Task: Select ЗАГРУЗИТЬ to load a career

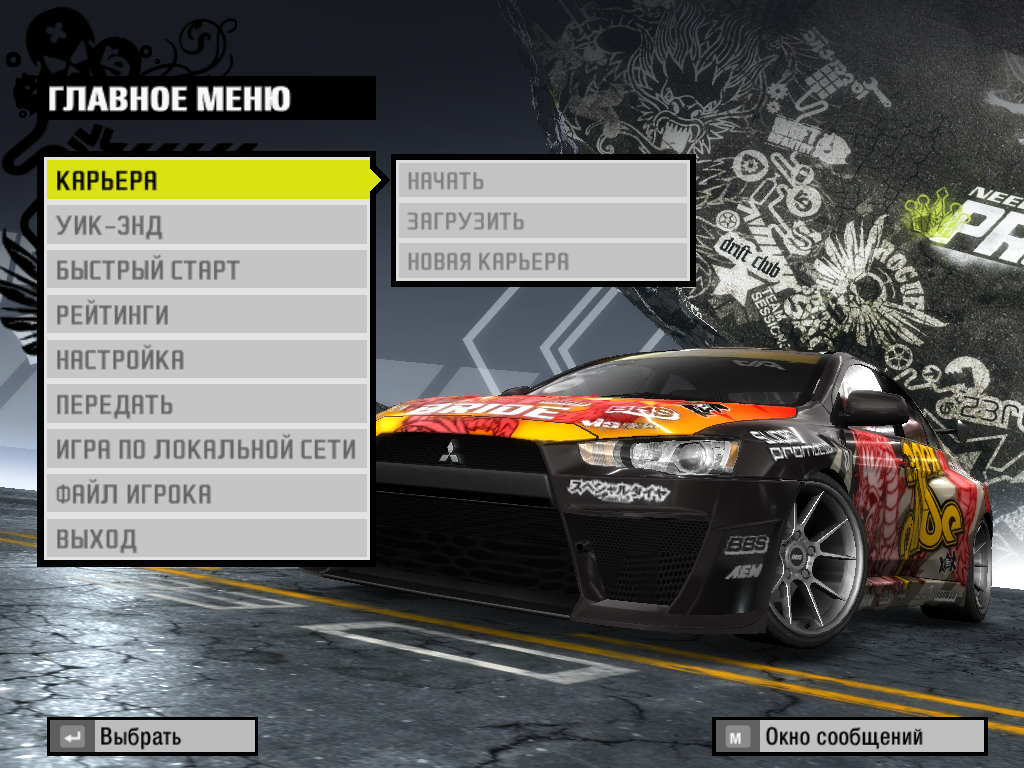Action: tap(543, 221)
